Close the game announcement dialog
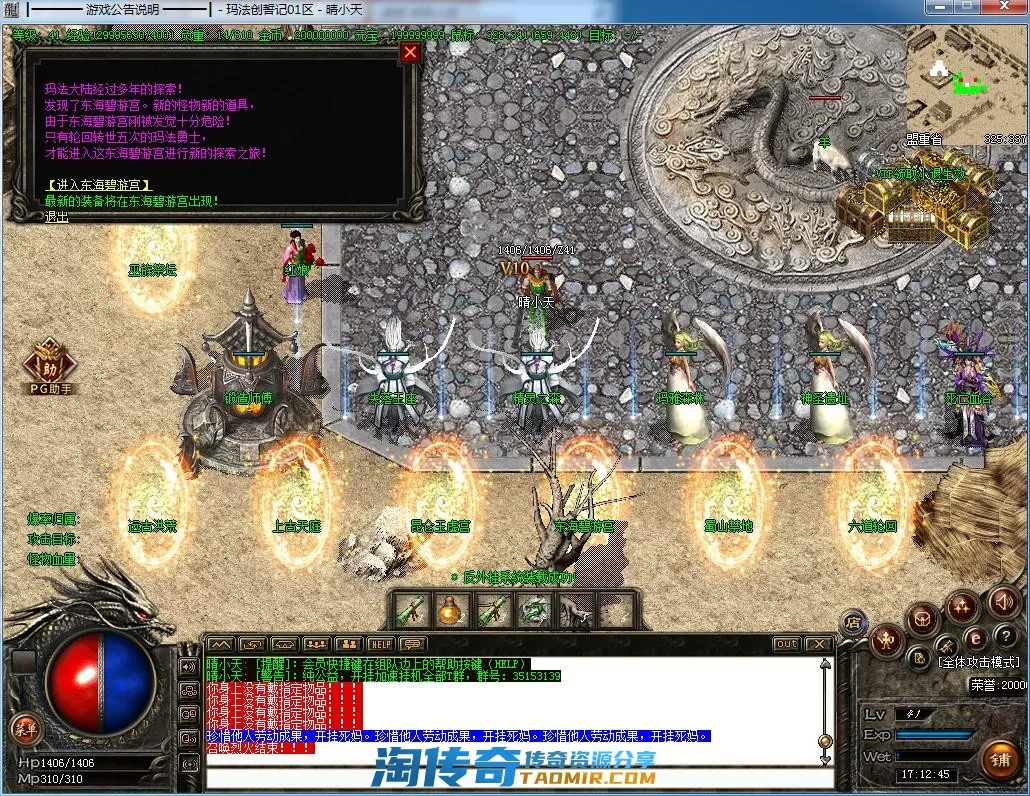 pos(410,53)
